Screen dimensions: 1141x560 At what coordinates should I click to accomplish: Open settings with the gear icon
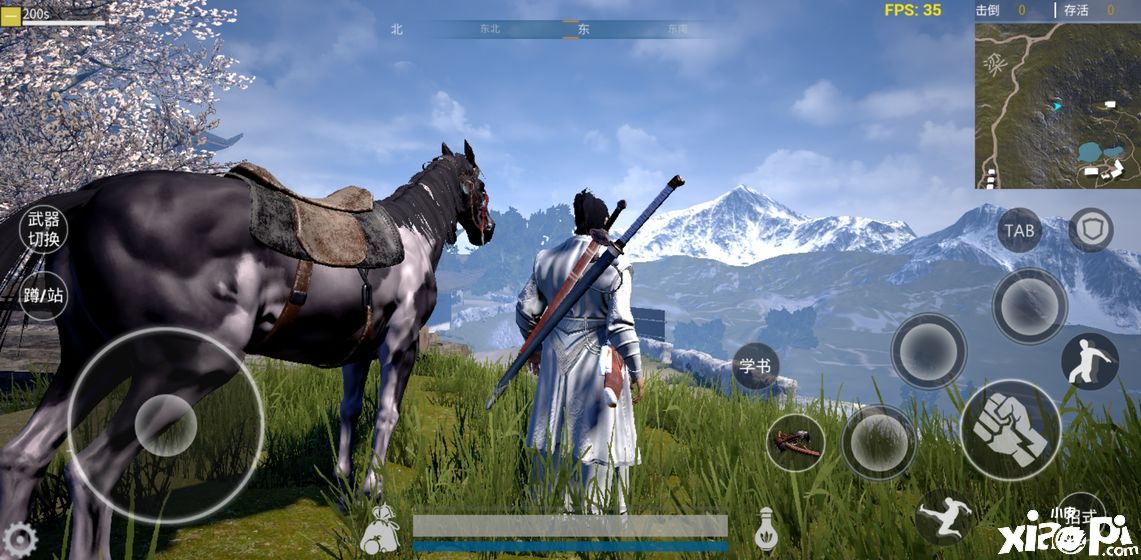tap(18, 541)
